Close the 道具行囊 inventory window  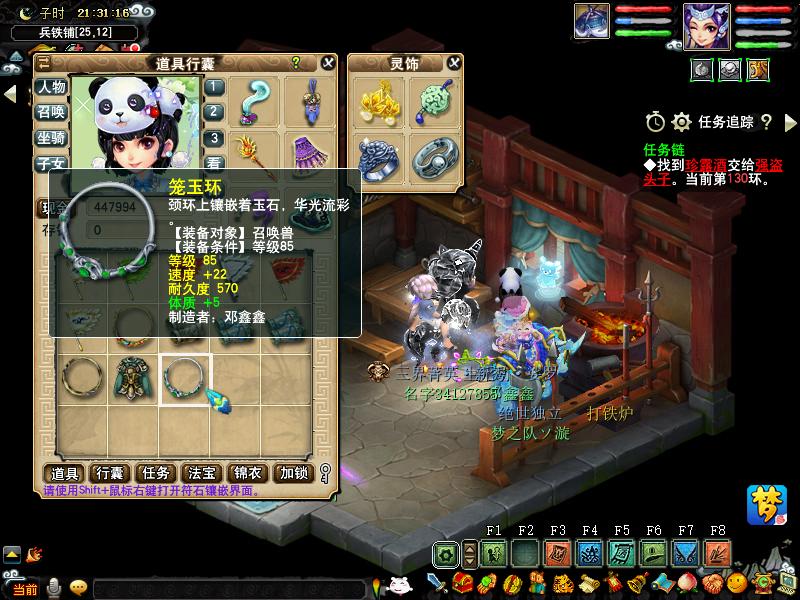tap(328, 63)
